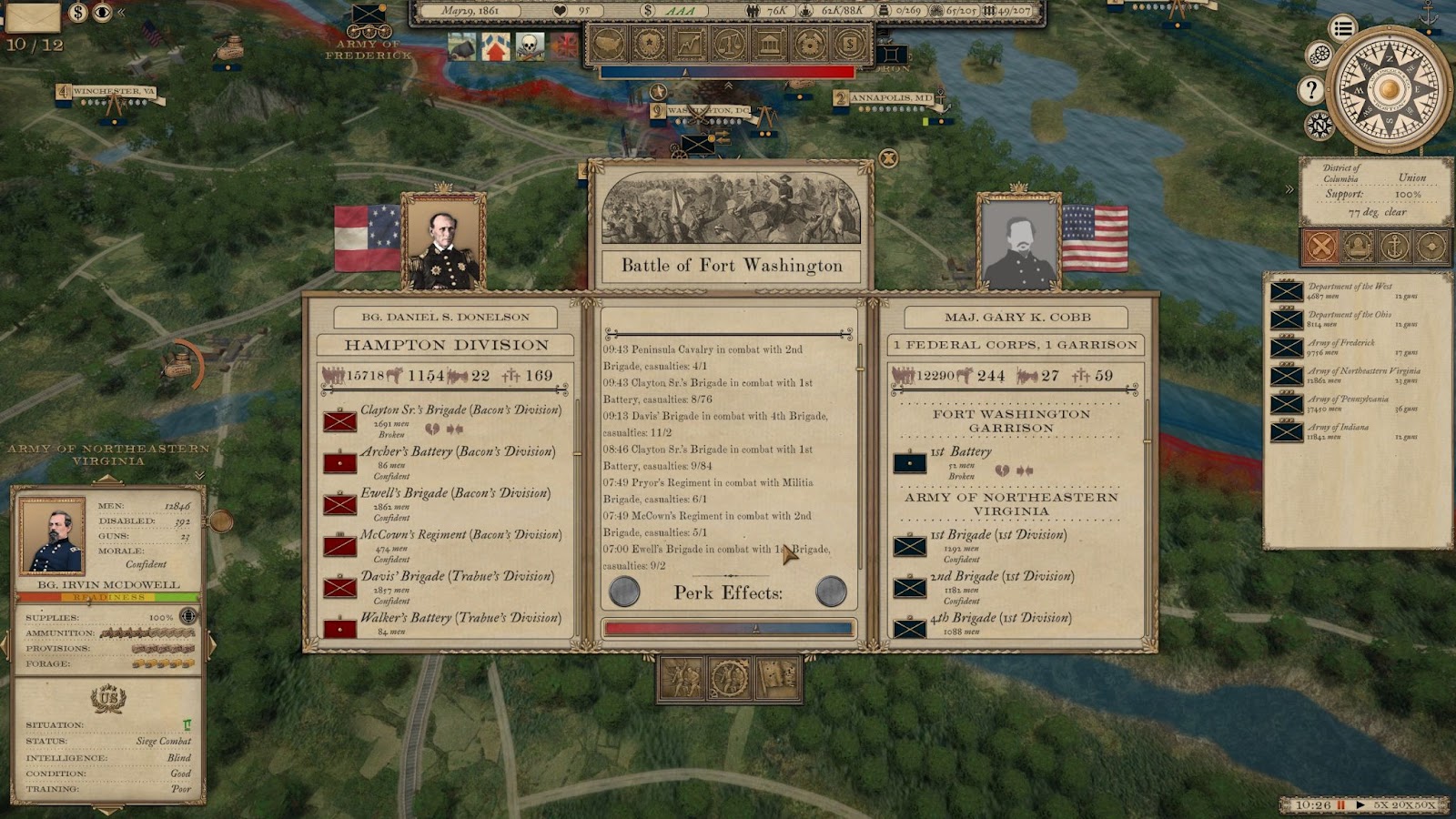This screenshot has height=819, width=1456.
Task: Click BG. Irvin McDowell's portrait
Action: click(x=53, y=534)
